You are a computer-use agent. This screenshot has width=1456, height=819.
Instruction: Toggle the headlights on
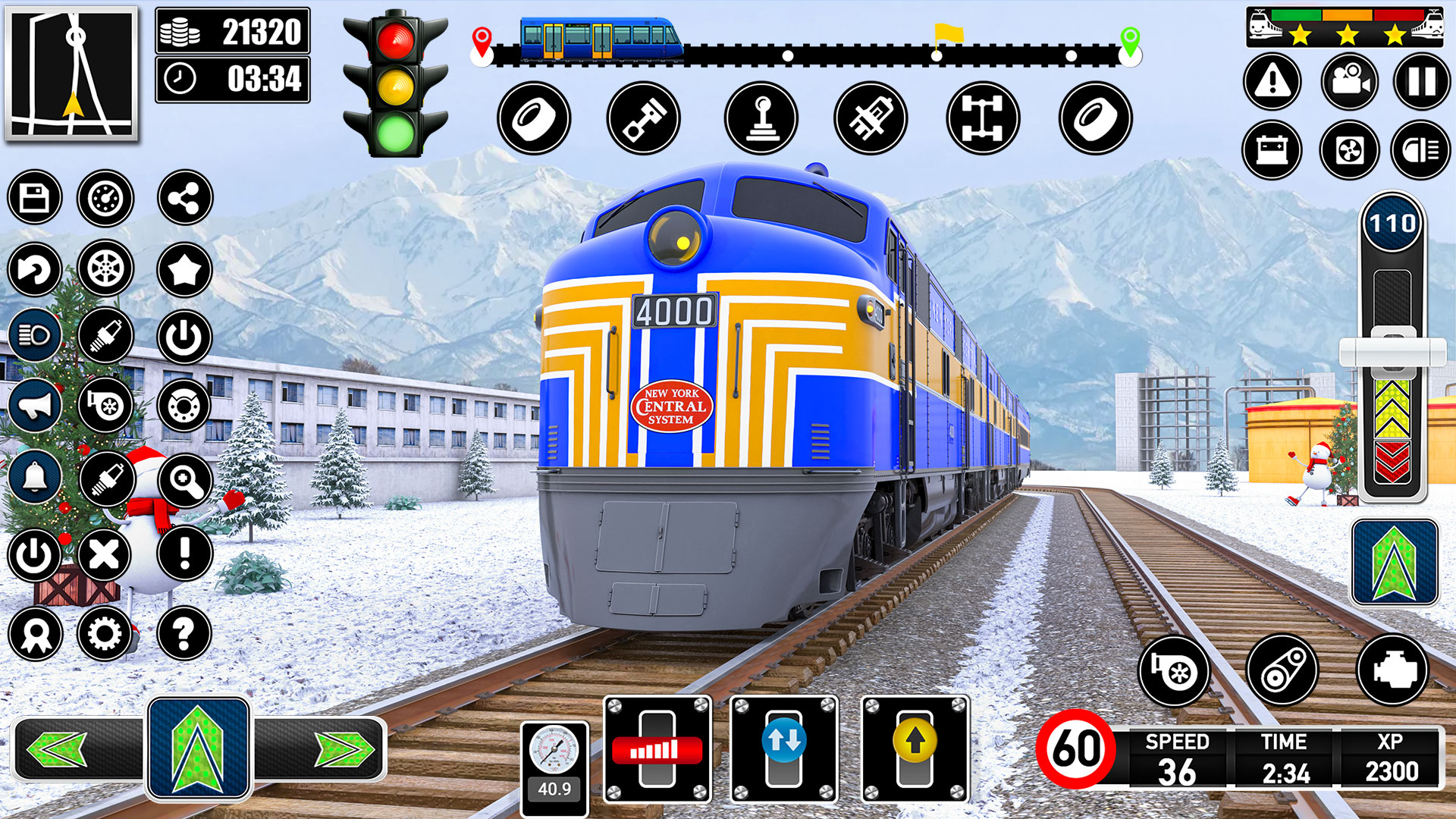pos(36,335)
